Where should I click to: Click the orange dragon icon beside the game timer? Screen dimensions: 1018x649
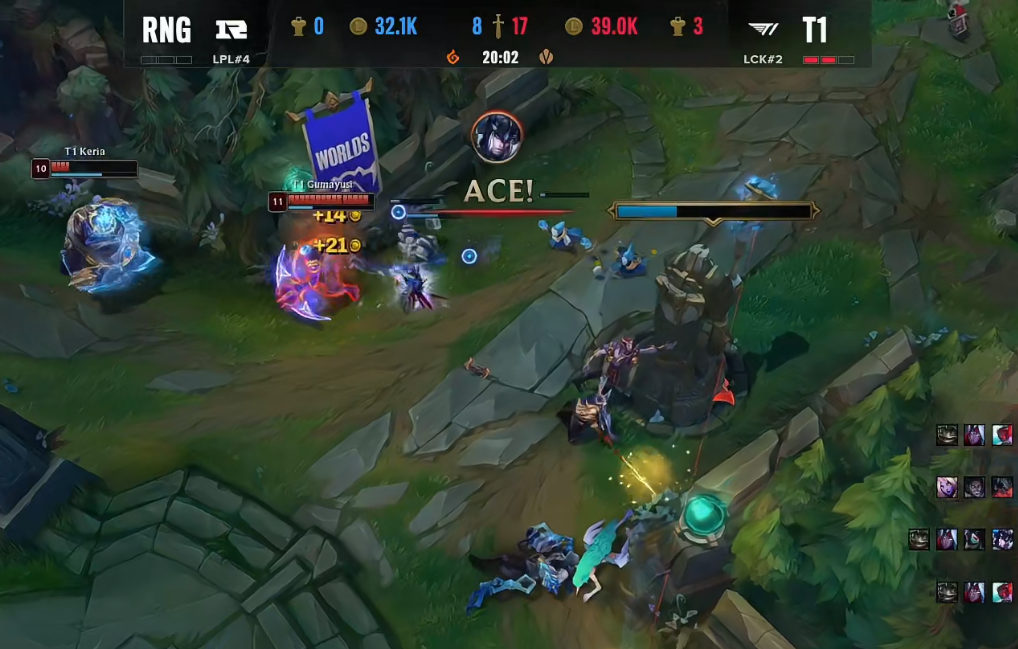(x=453, y=57)
